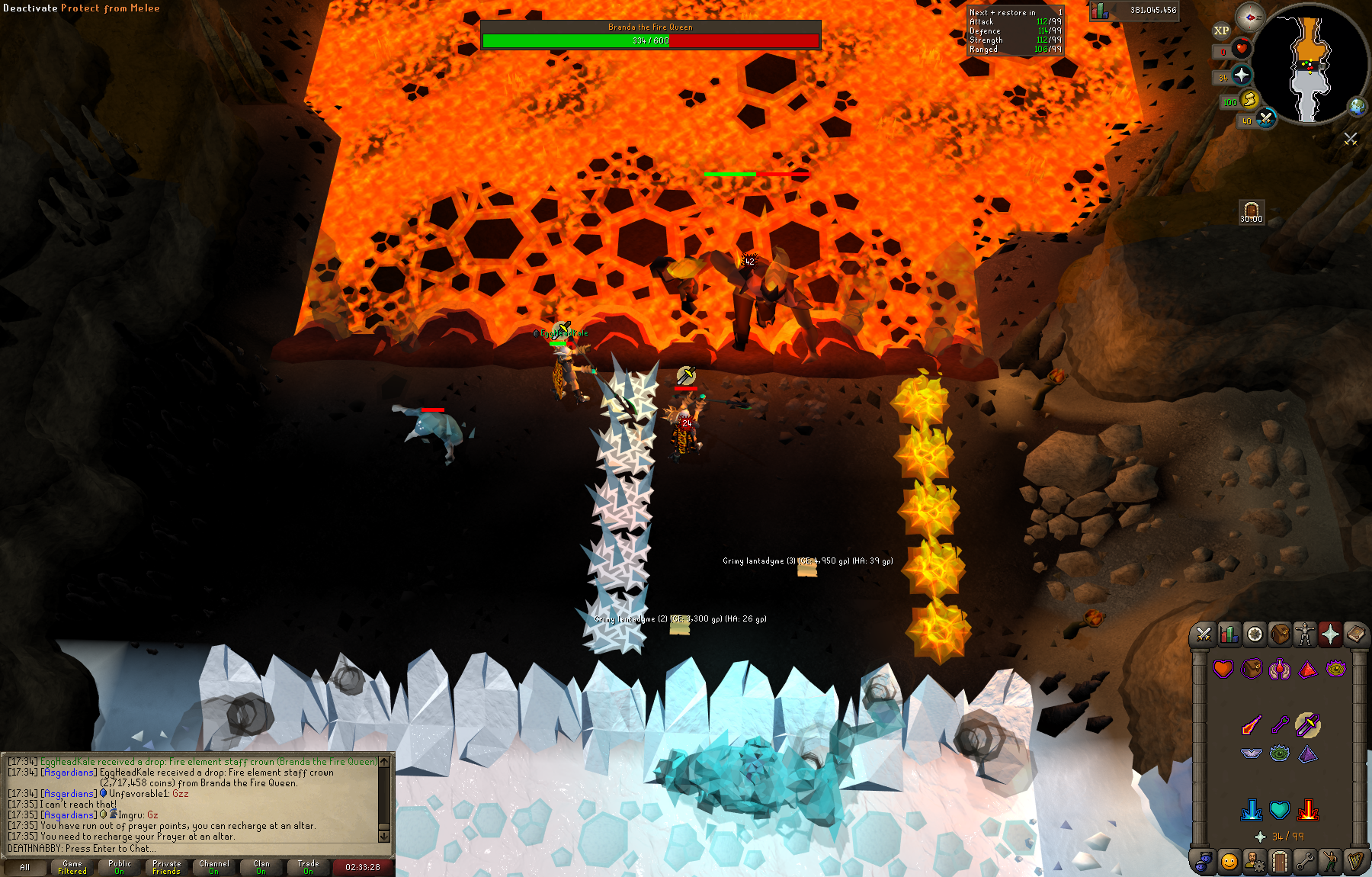Toggle the red heart prayer icon

tap(1223, 669)
